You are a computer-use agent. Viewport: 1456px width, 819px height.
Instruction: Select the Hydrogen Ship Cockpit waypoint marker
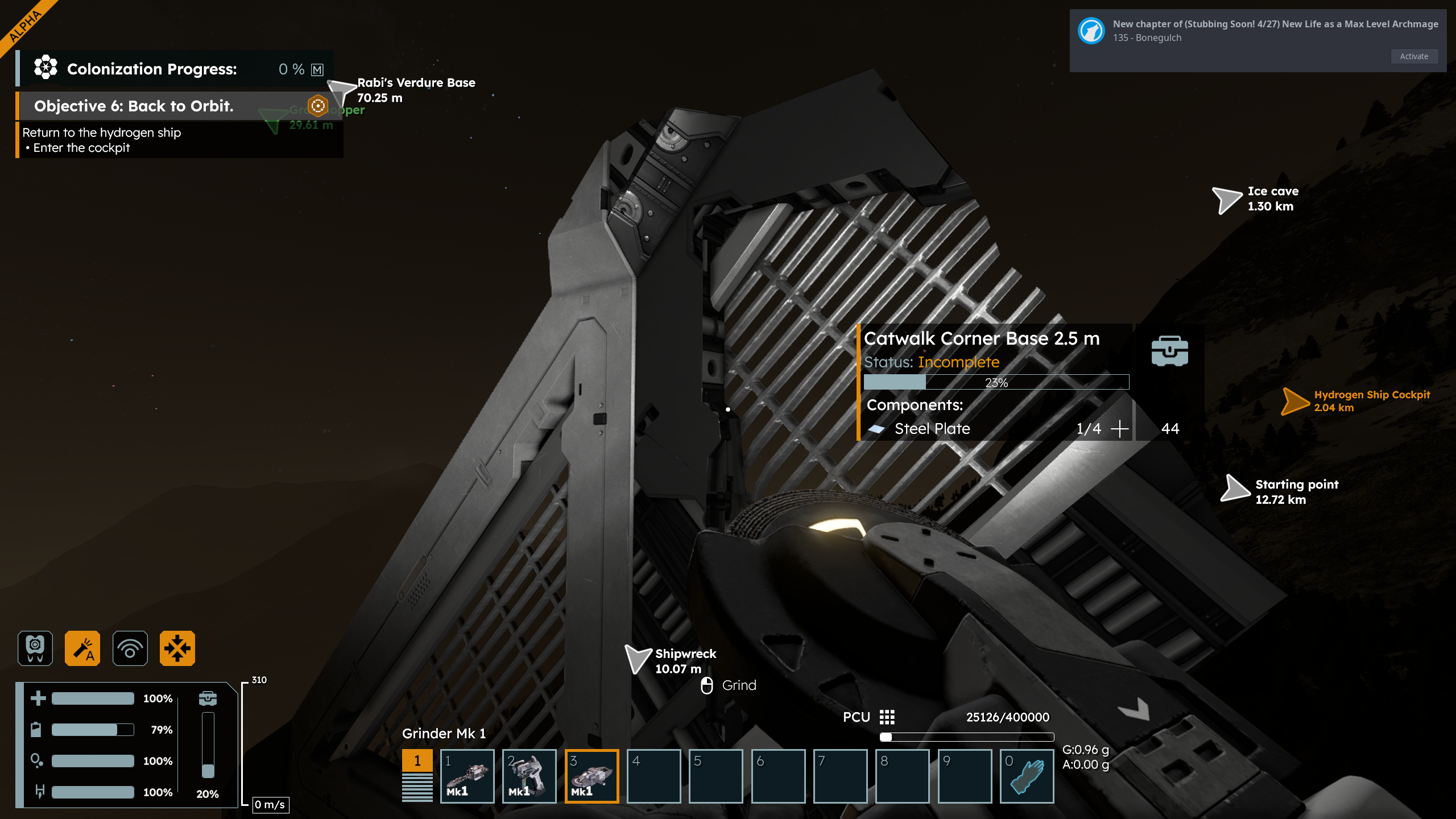point(1294,401)
